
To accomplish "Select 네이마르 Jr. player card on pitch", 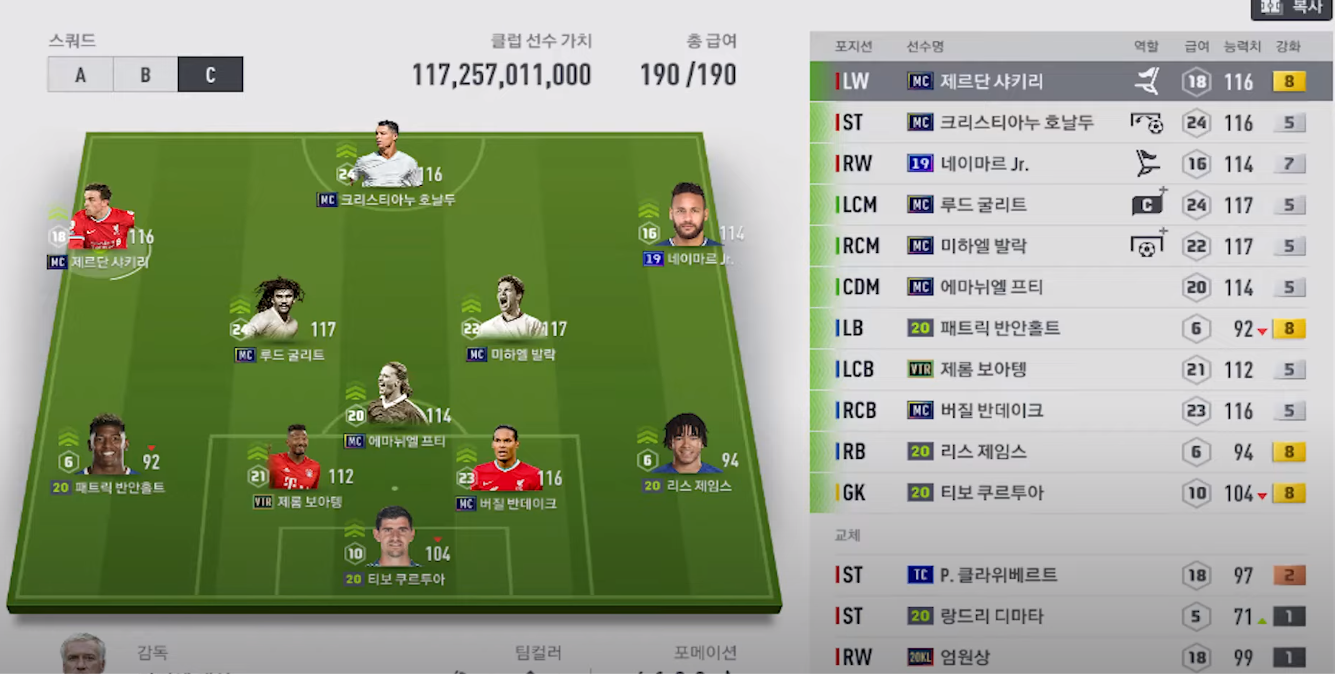I will (x=688, y=218).
